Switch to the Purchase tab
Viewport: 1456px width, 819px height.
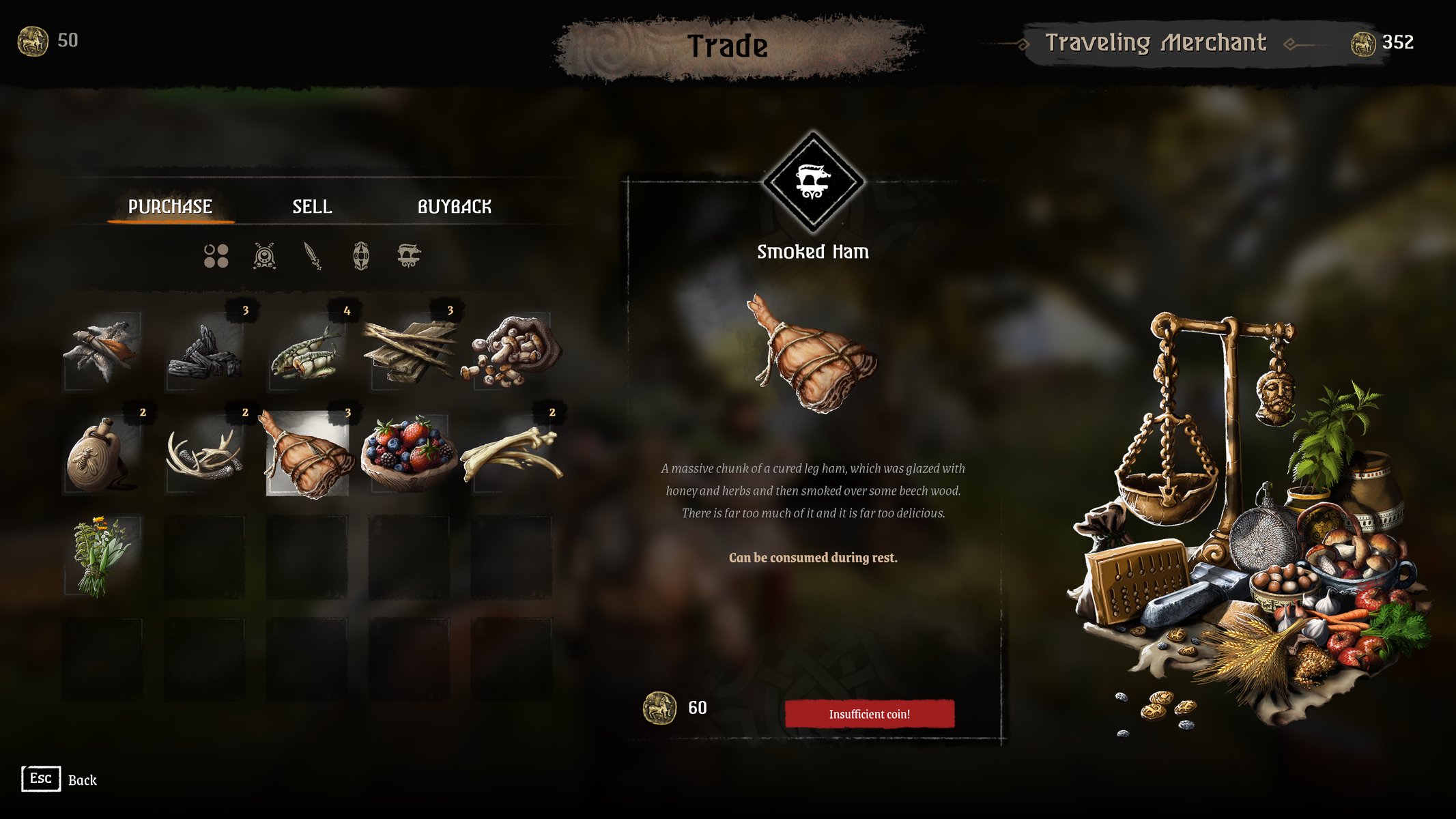pyautogui.click(x=170, y=207)
